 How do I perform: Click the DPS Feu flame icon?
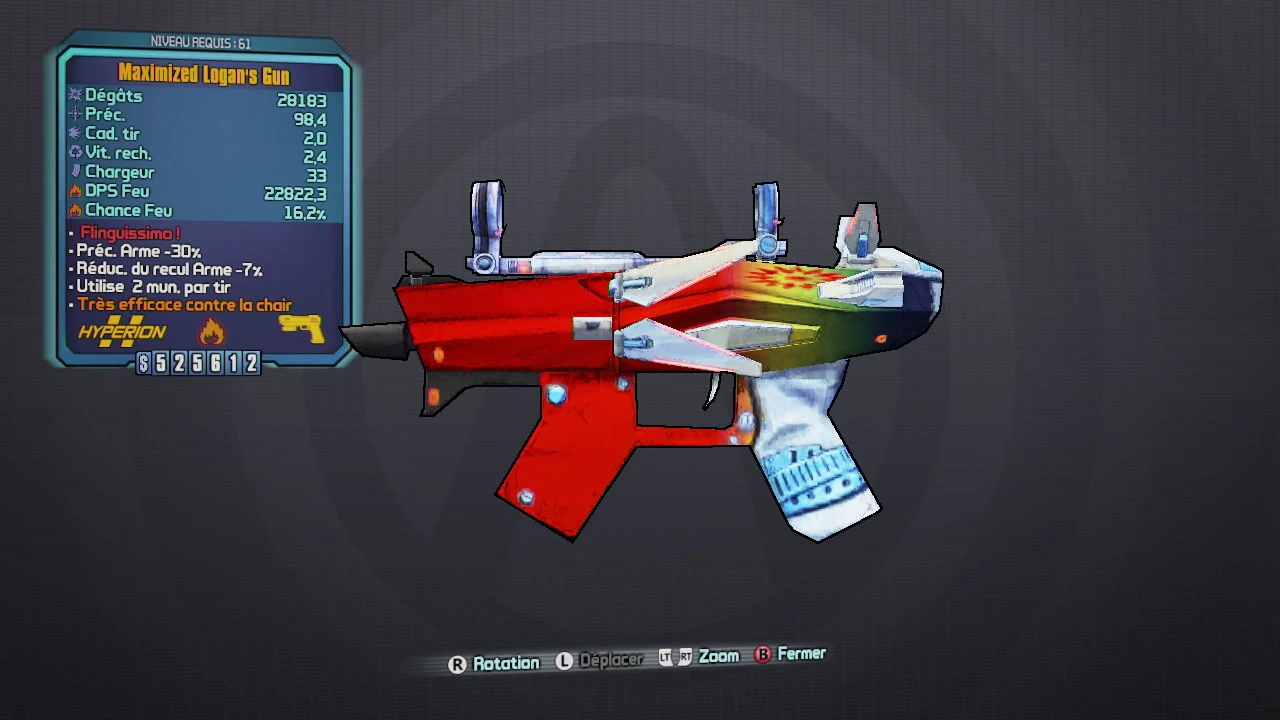click(75, 190)
